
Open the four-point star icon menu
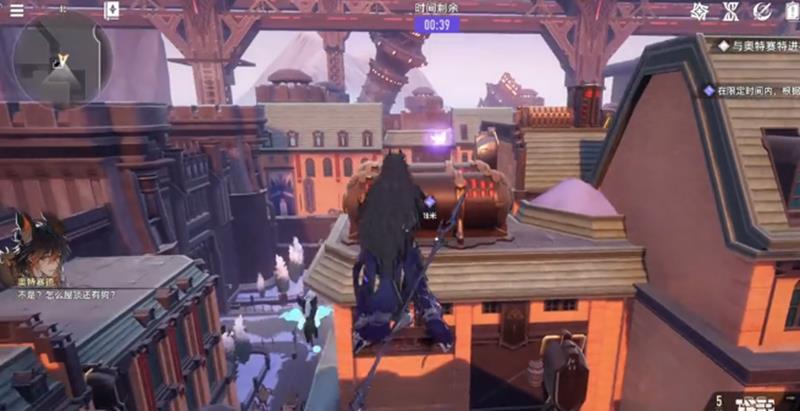click(x=700, y=11)
